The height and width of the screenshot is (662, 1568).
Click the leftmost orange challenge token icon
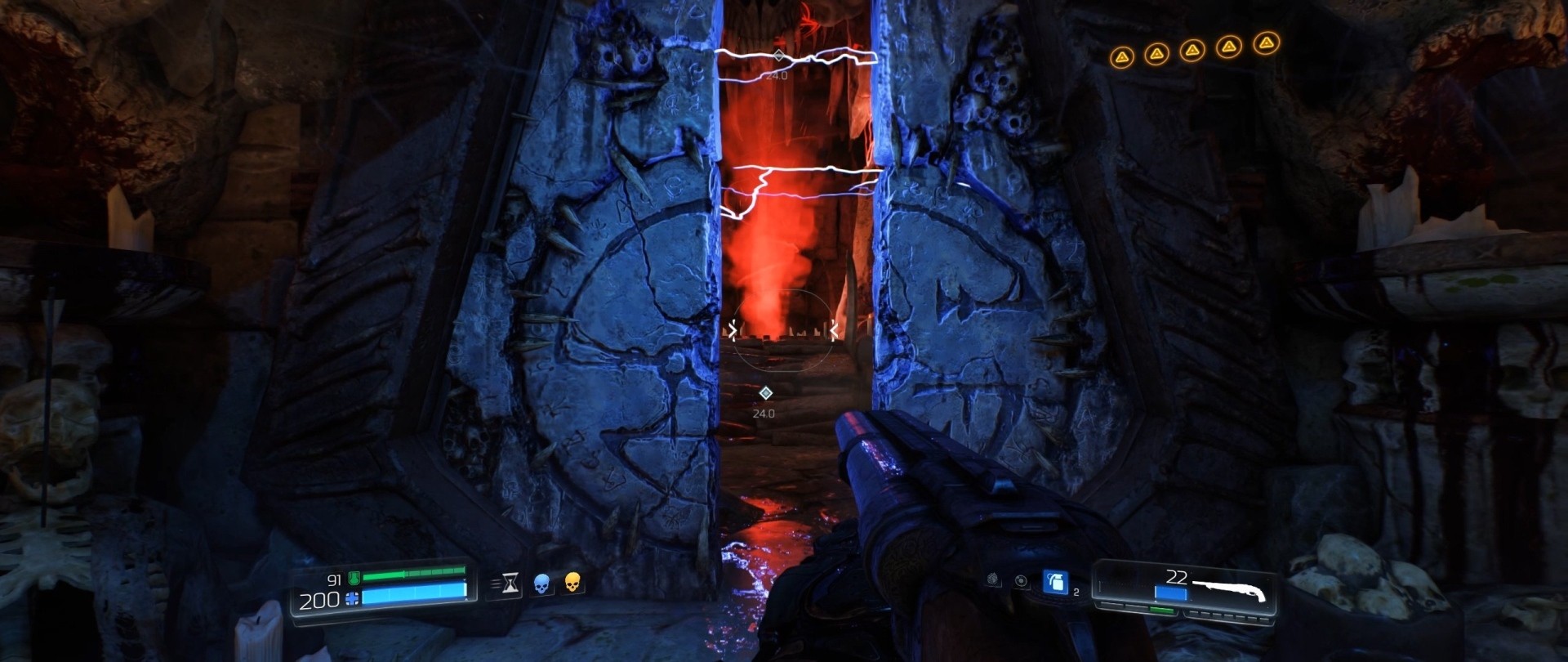(x=1123, y=57)
